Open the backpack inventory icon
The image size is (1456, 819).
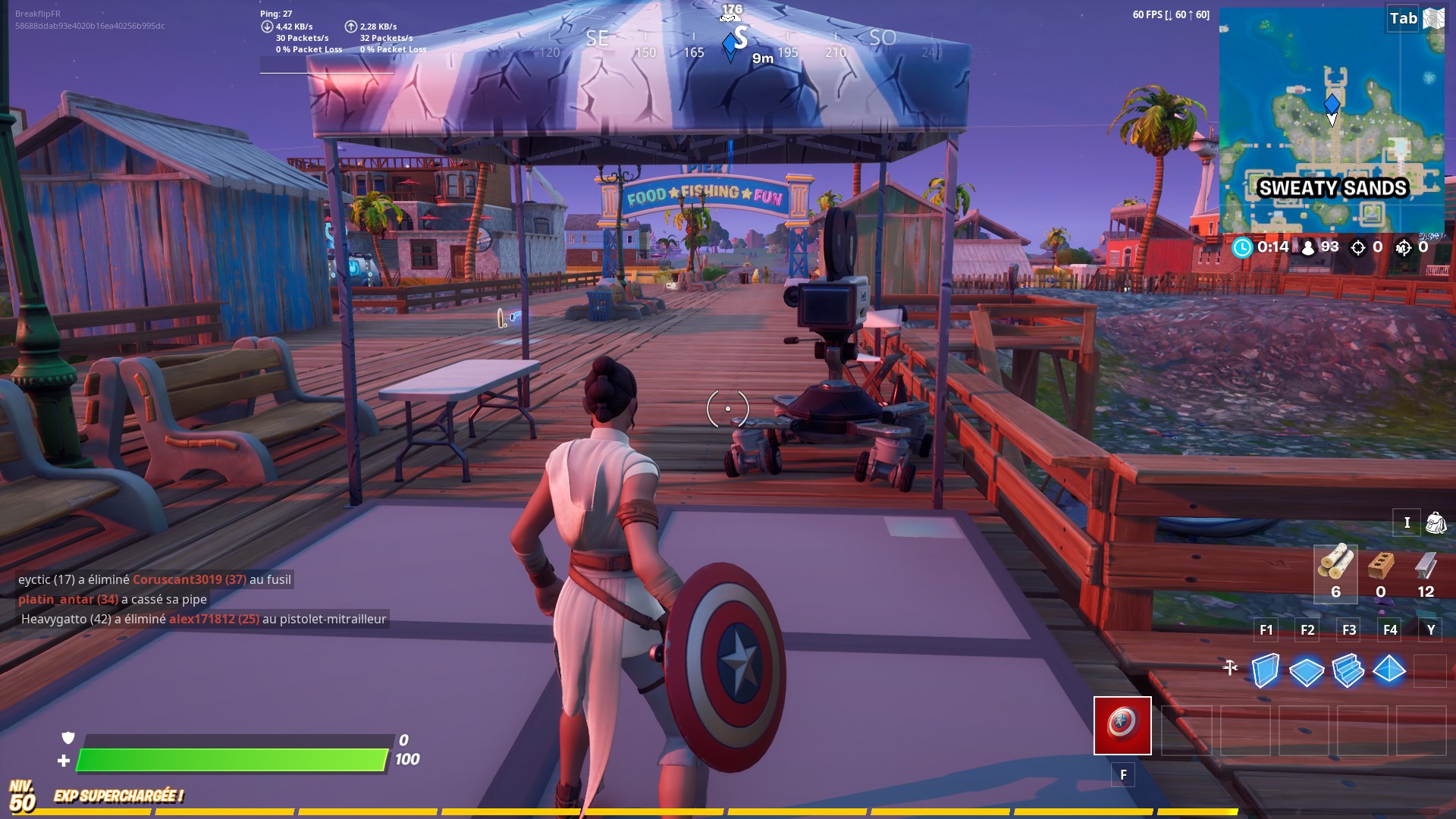(x=1436, y=522)
